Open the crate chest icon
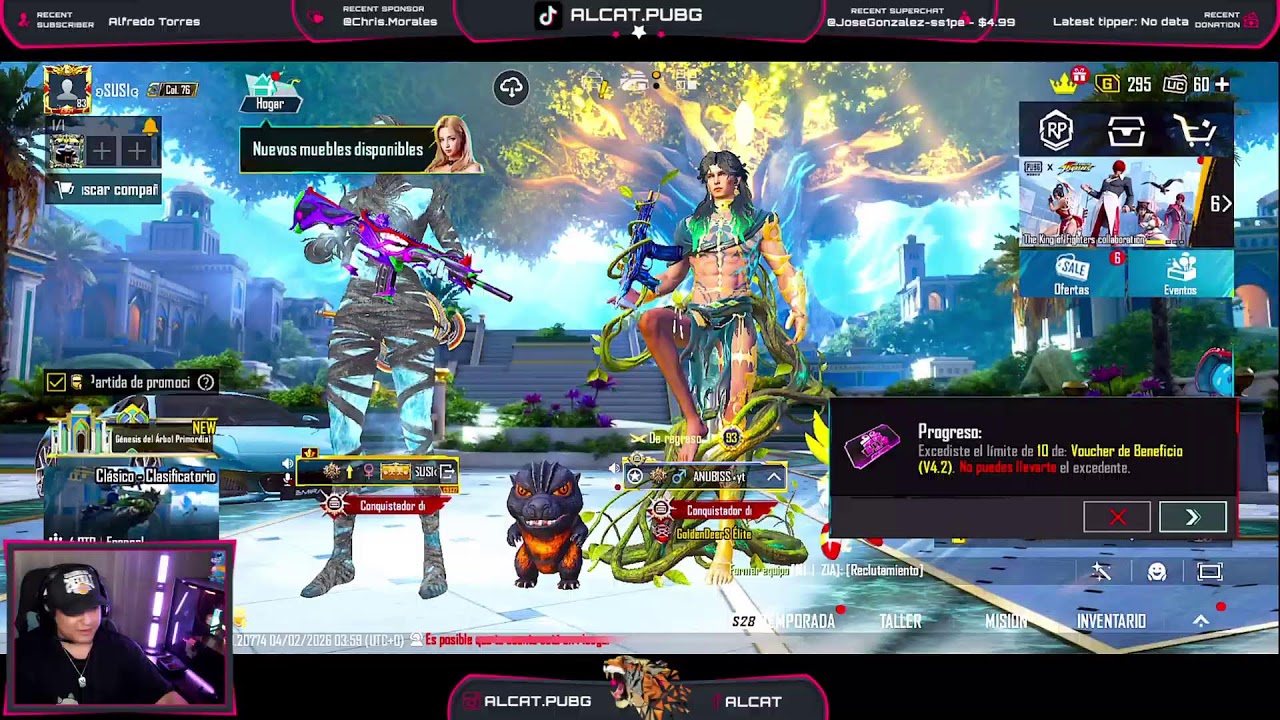 (1126, 131)
